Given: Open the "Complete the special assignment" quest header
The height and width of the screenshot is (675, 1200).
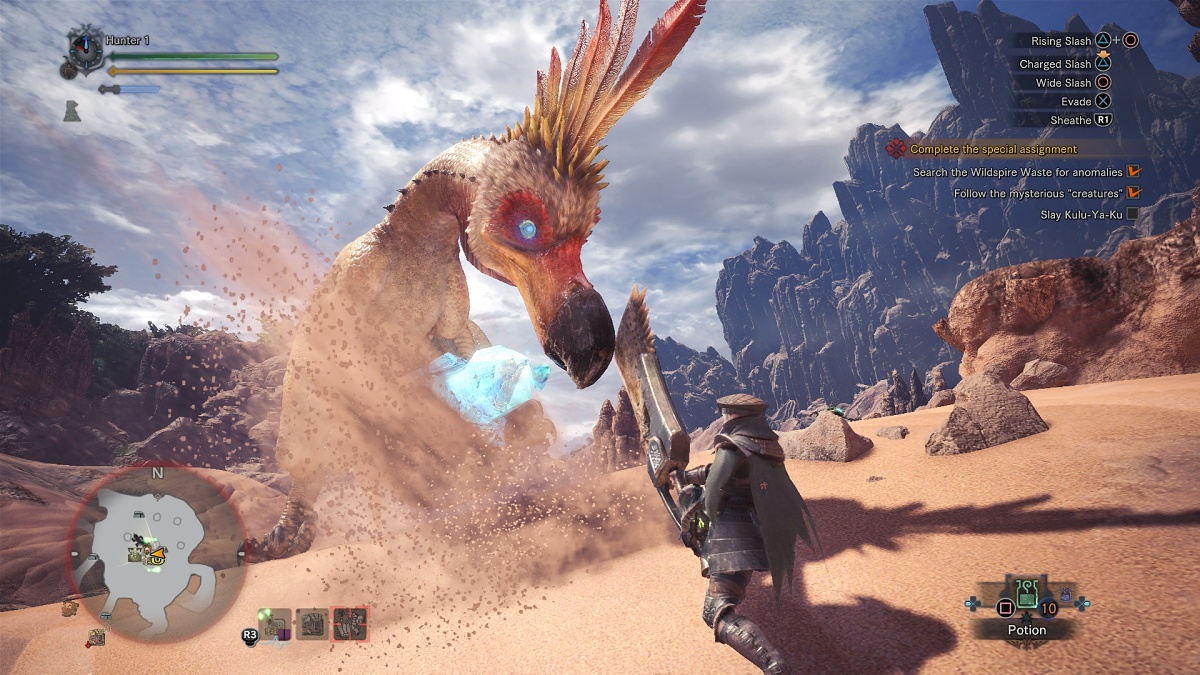Looking at the screenshot, I should click(994, 149).
